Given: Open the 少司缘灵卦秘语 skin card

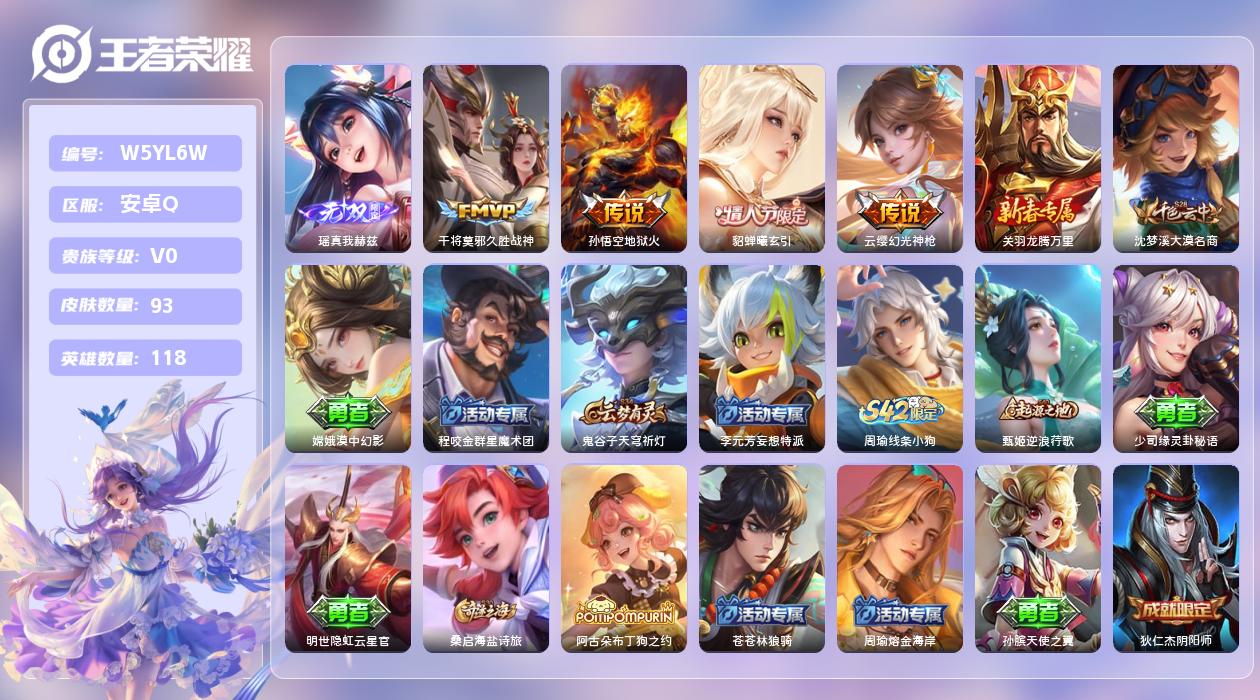Looking at the screenshot, I should click(x=1175, y=358).
